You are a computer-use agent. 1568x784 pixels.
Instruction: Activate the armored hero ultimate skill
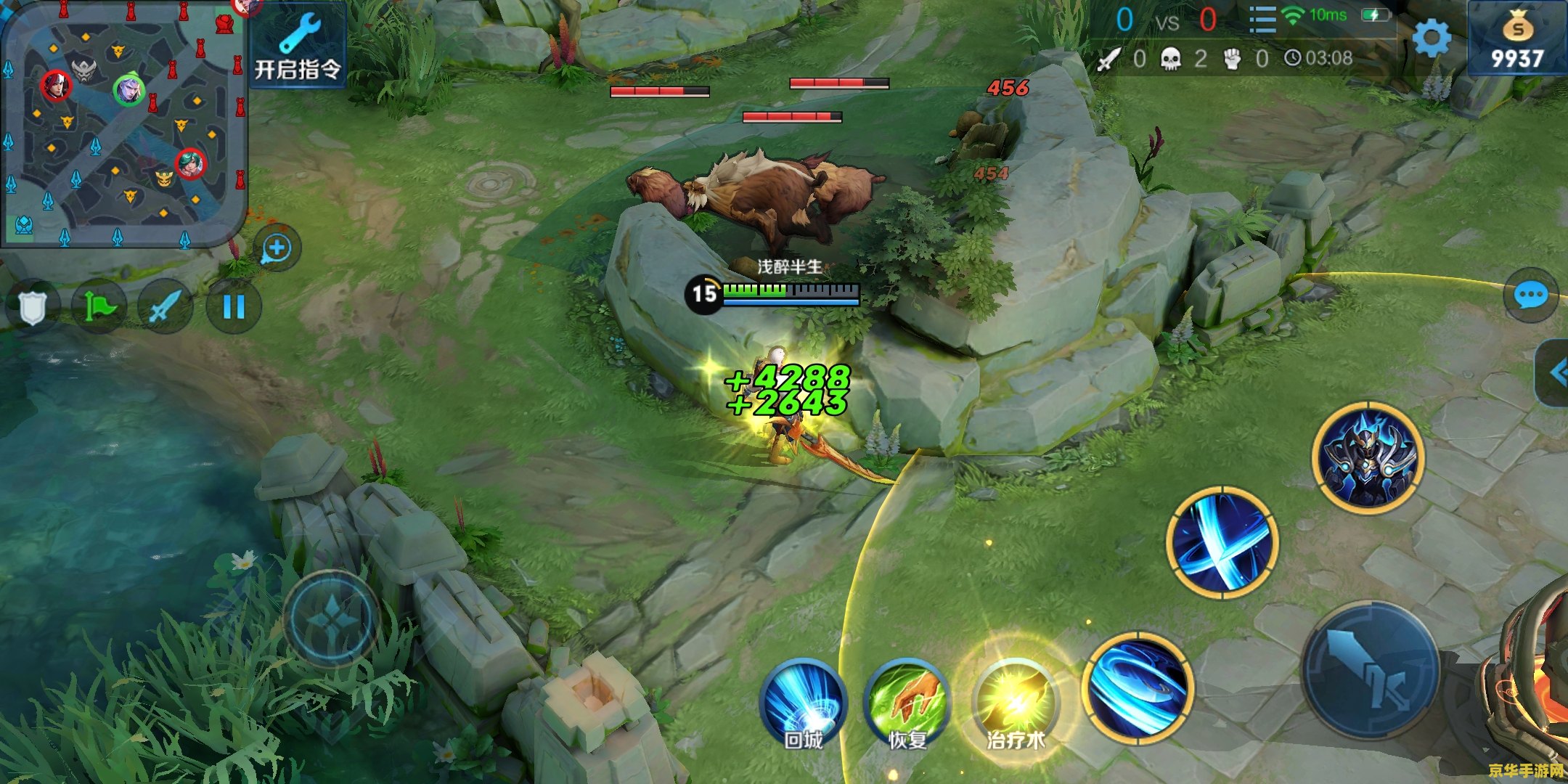[x=1368, y=457]
